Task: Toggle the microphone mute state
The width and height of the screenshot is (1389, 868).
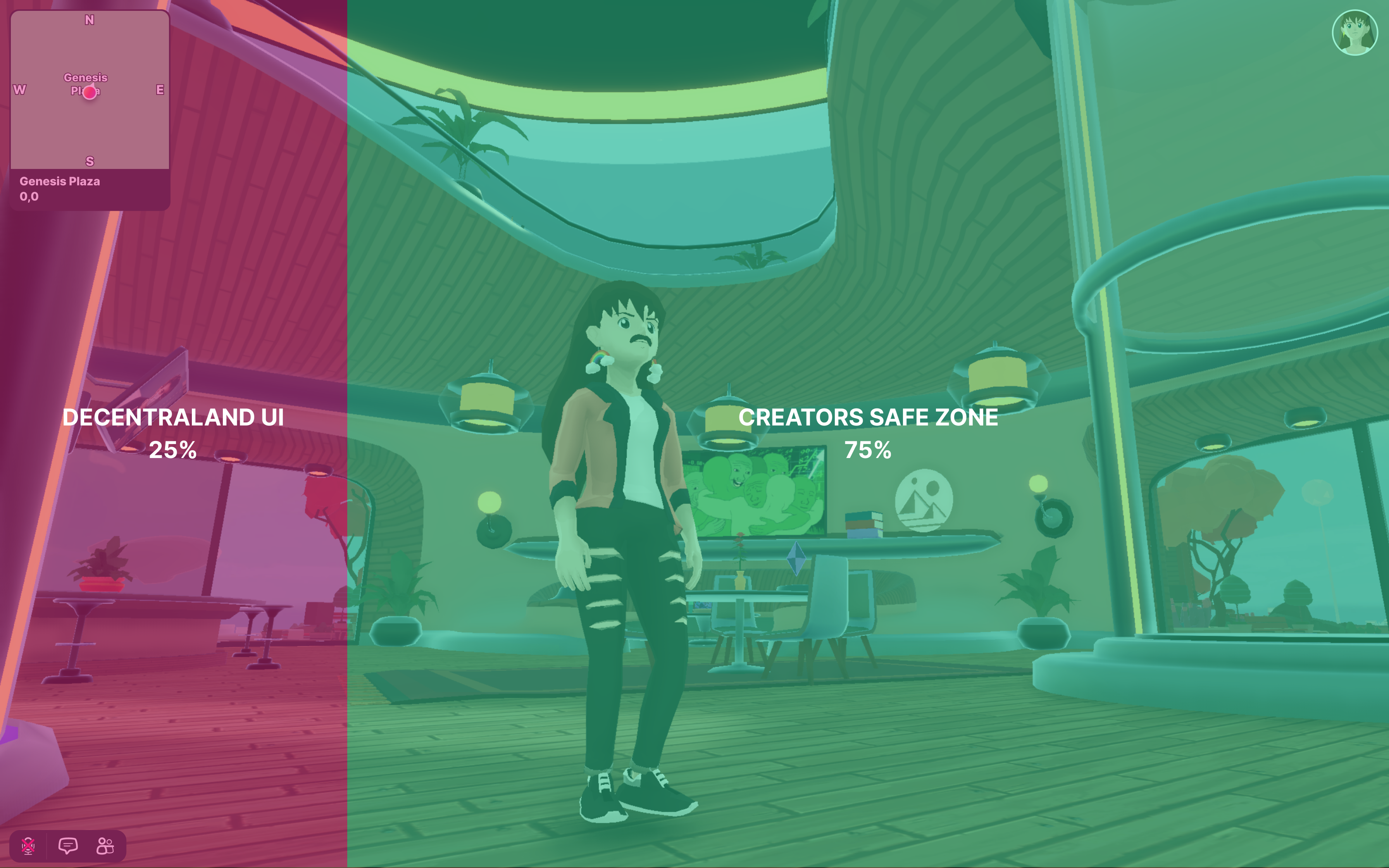Action: (29, 846)
